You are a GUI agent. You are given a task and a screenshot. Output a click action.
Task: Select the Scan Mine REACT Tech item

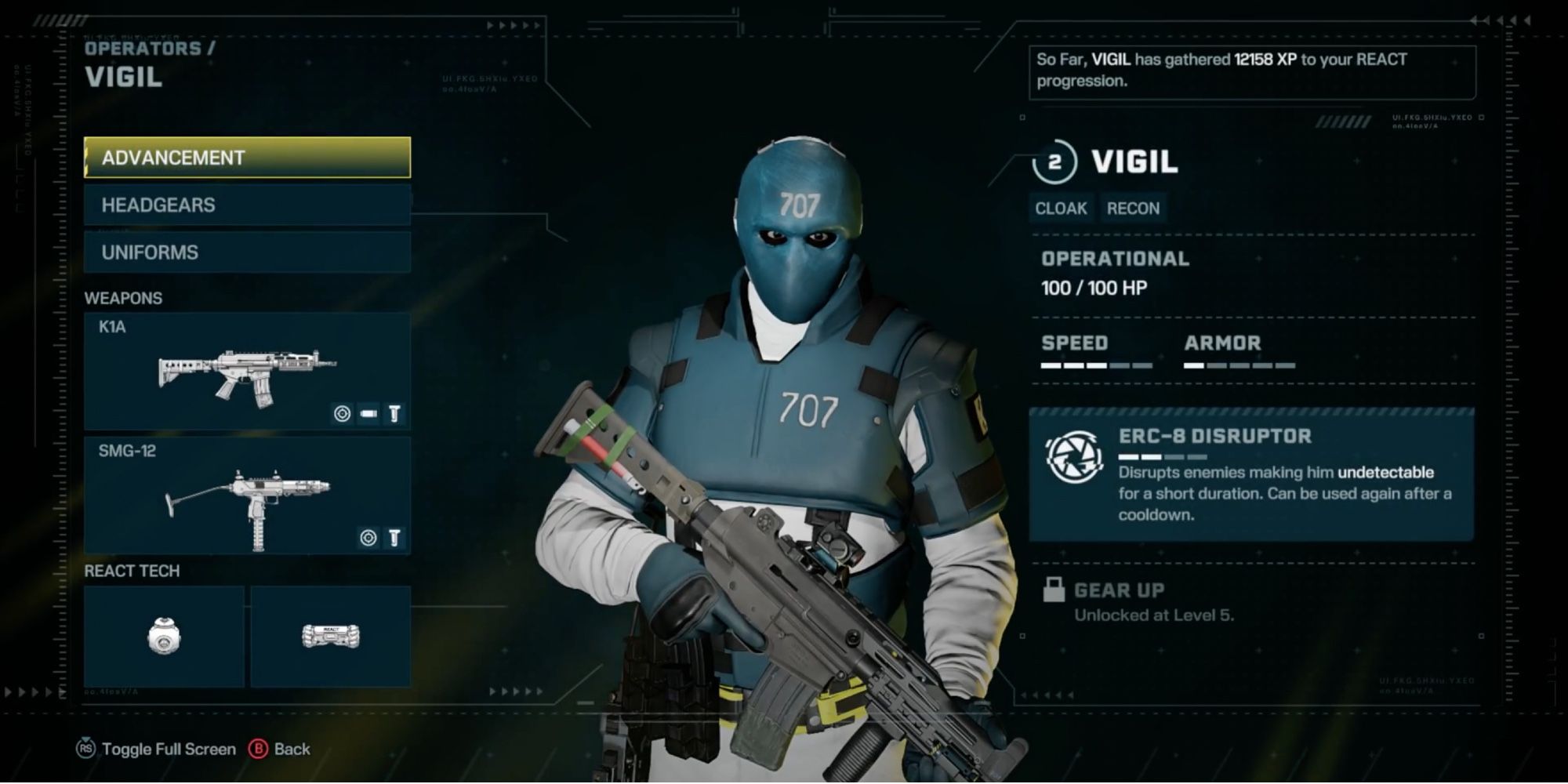pyautogui.click(x=164, y=637)
